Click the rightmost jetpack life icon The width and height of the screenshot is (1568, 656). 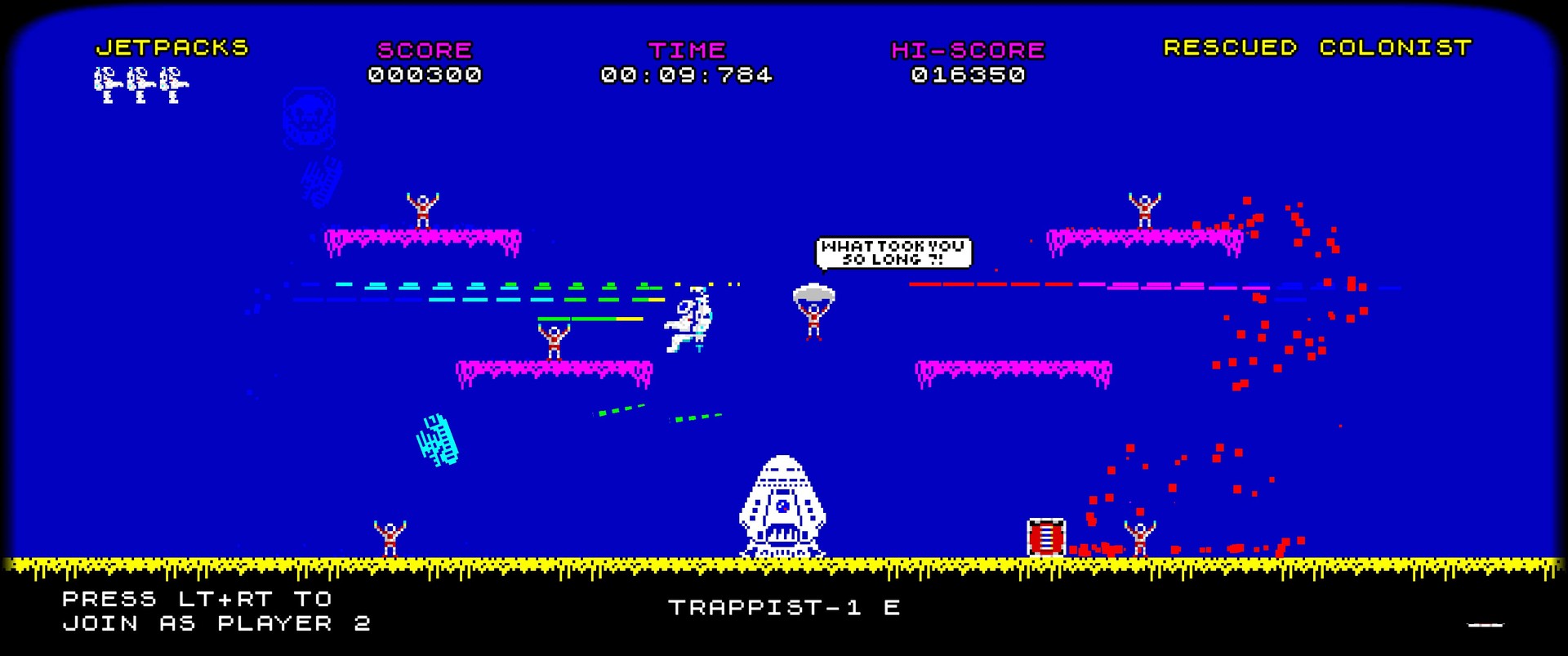pos(171,84)
